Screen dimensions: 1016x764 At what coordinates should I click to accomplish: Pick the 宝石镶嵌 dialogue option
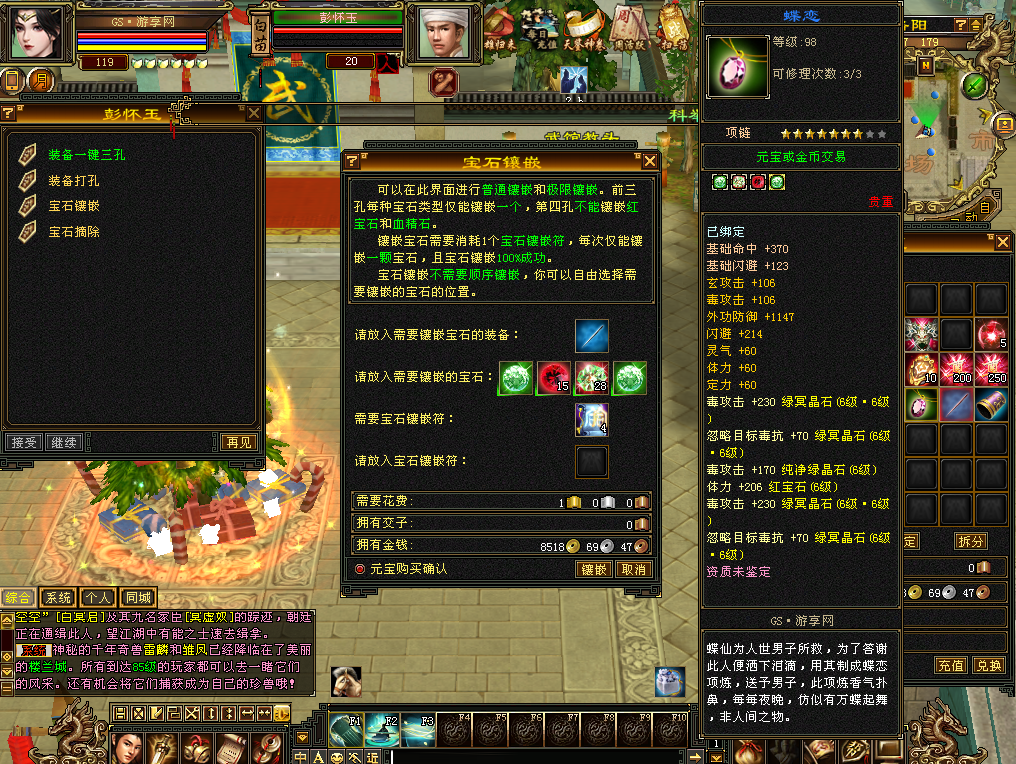(x=74, y=205)
